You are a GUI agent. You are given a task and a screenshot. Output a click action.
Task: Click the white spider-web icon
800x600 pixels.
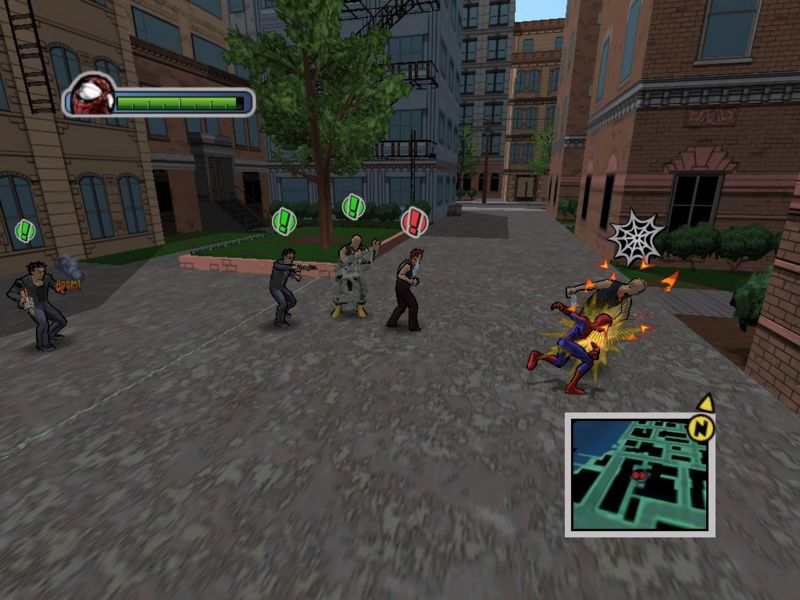tap(634, 236)
